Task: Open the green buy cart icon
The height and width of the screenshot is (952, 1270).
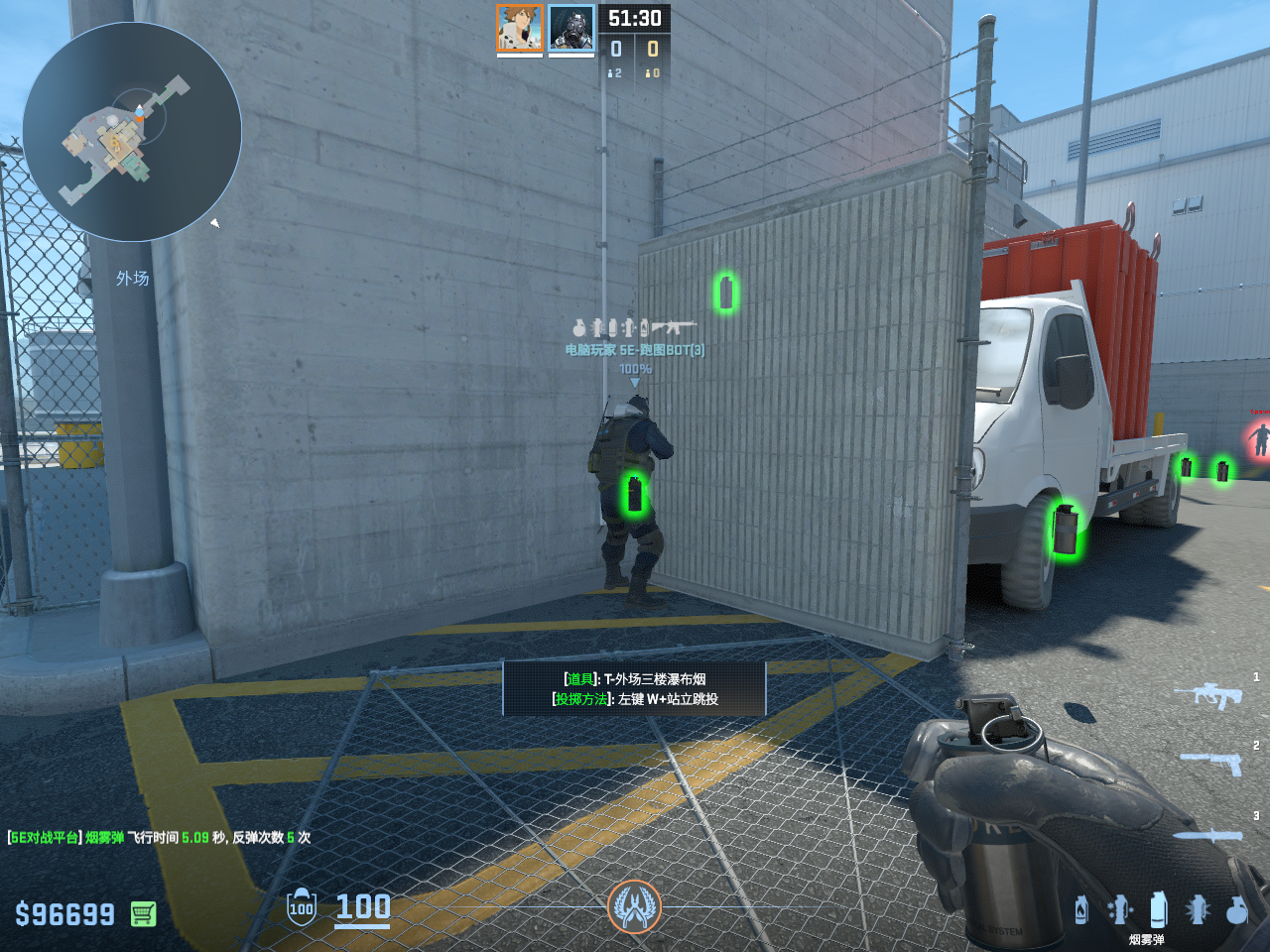Action: [143, 913]
